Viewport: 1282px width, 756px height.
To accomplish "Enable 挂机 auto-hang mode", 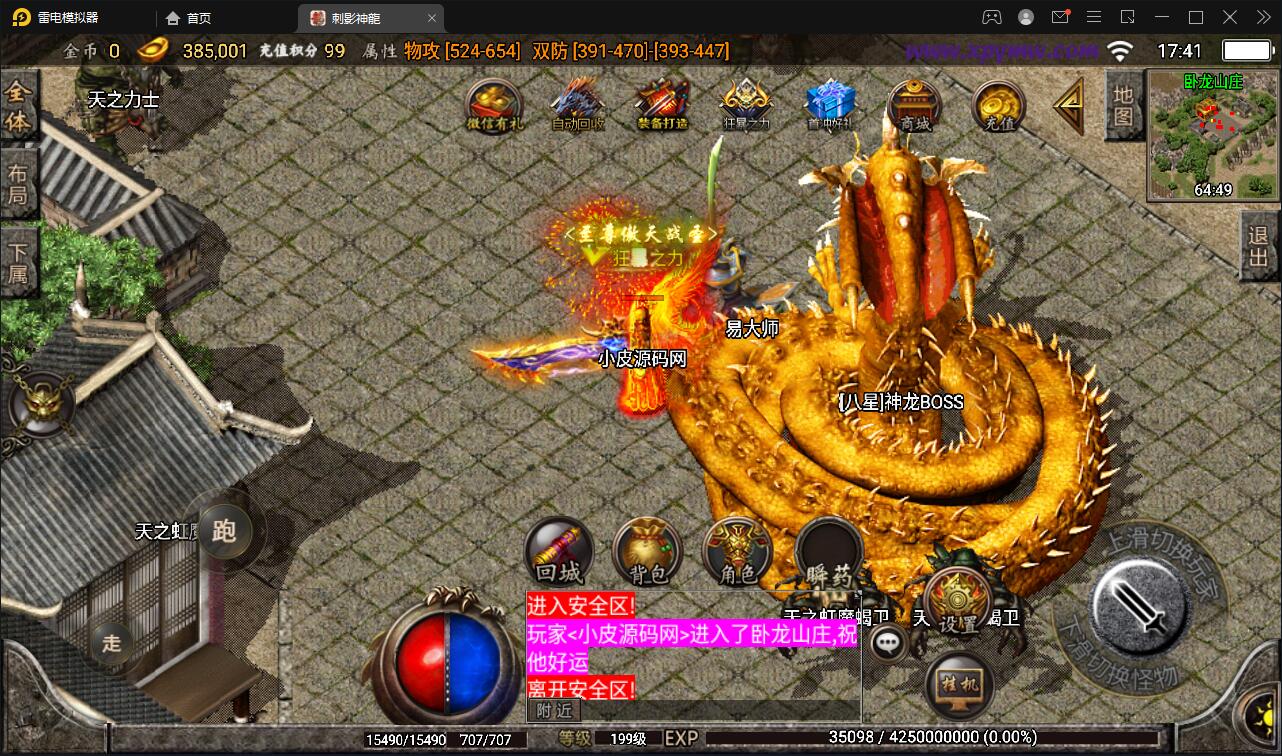I will point(956,683).
